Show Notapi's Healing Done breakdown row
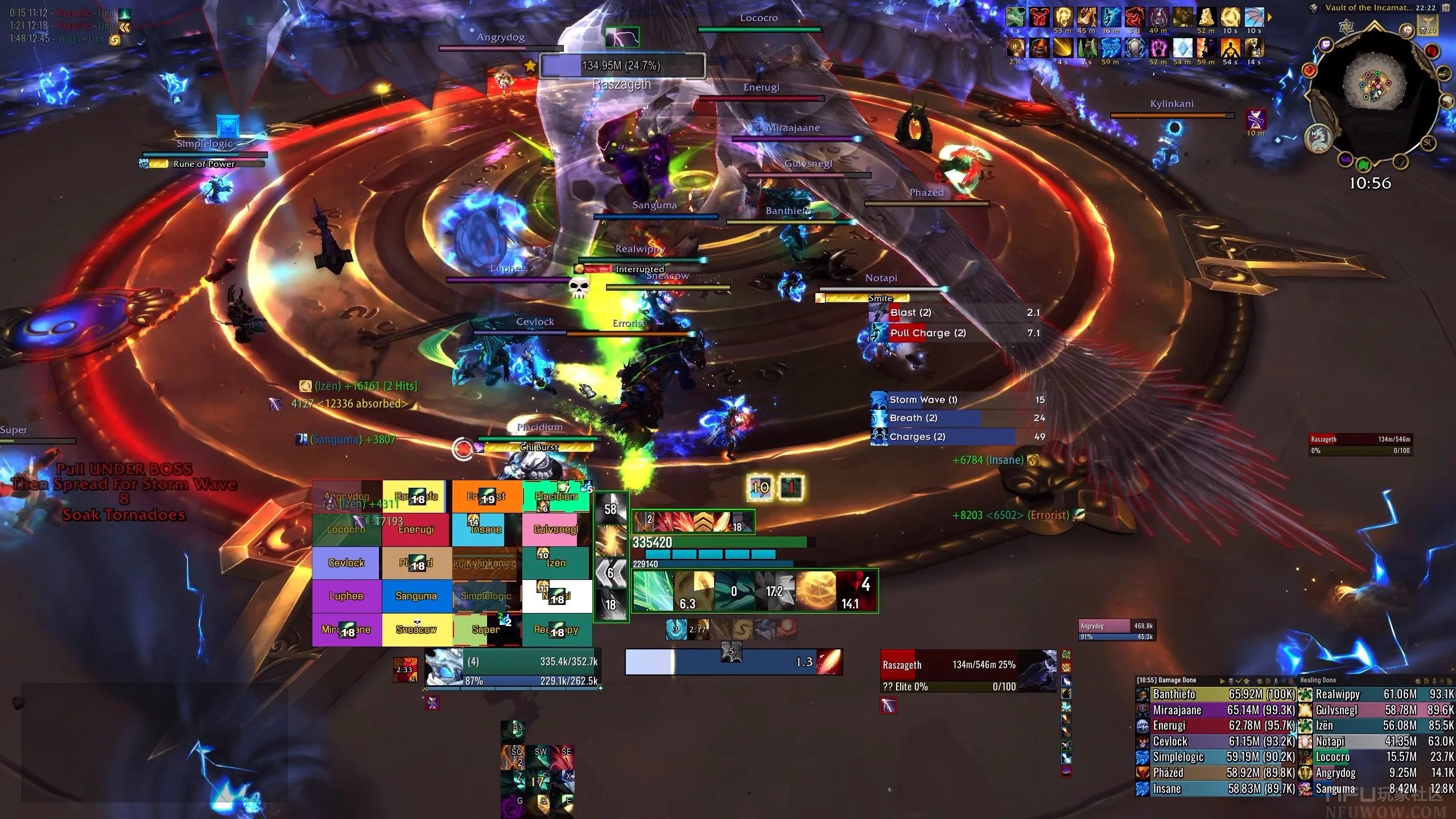This screenshot has width=1456, height=819. pos(1376,742)
